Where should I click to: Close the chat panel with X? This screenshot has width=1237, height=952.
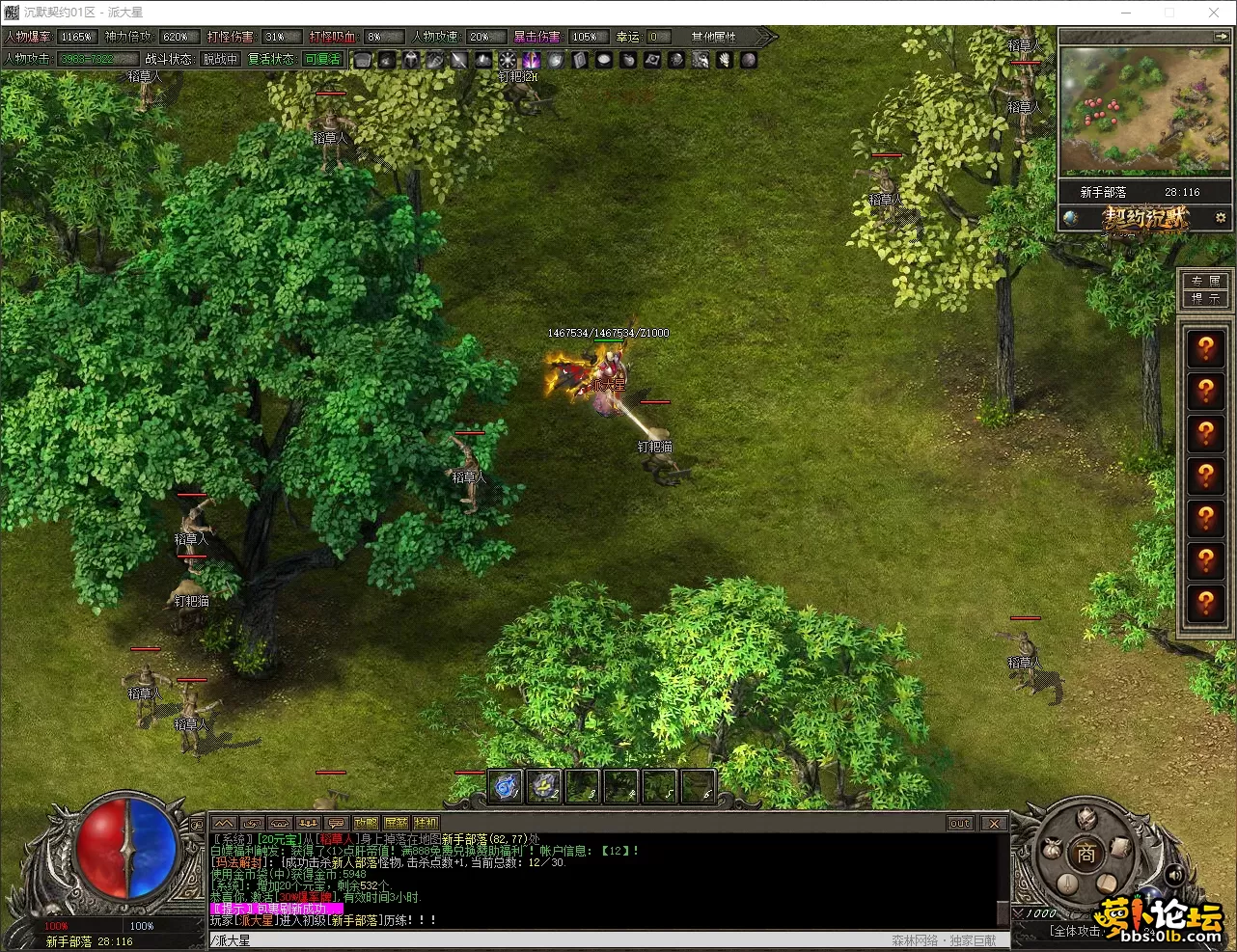pos(994,823)
